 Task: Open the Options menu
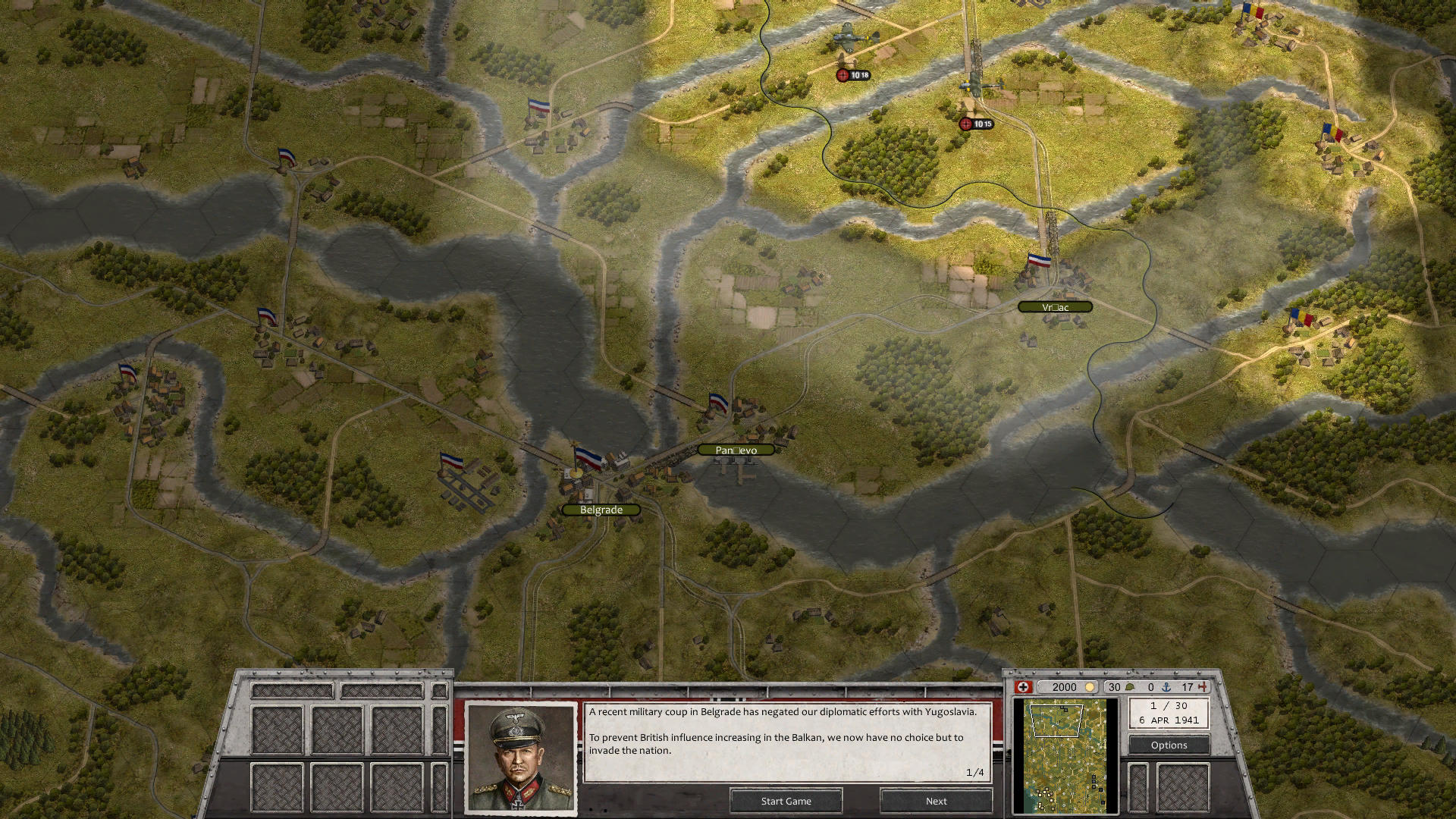(1168, 745)
